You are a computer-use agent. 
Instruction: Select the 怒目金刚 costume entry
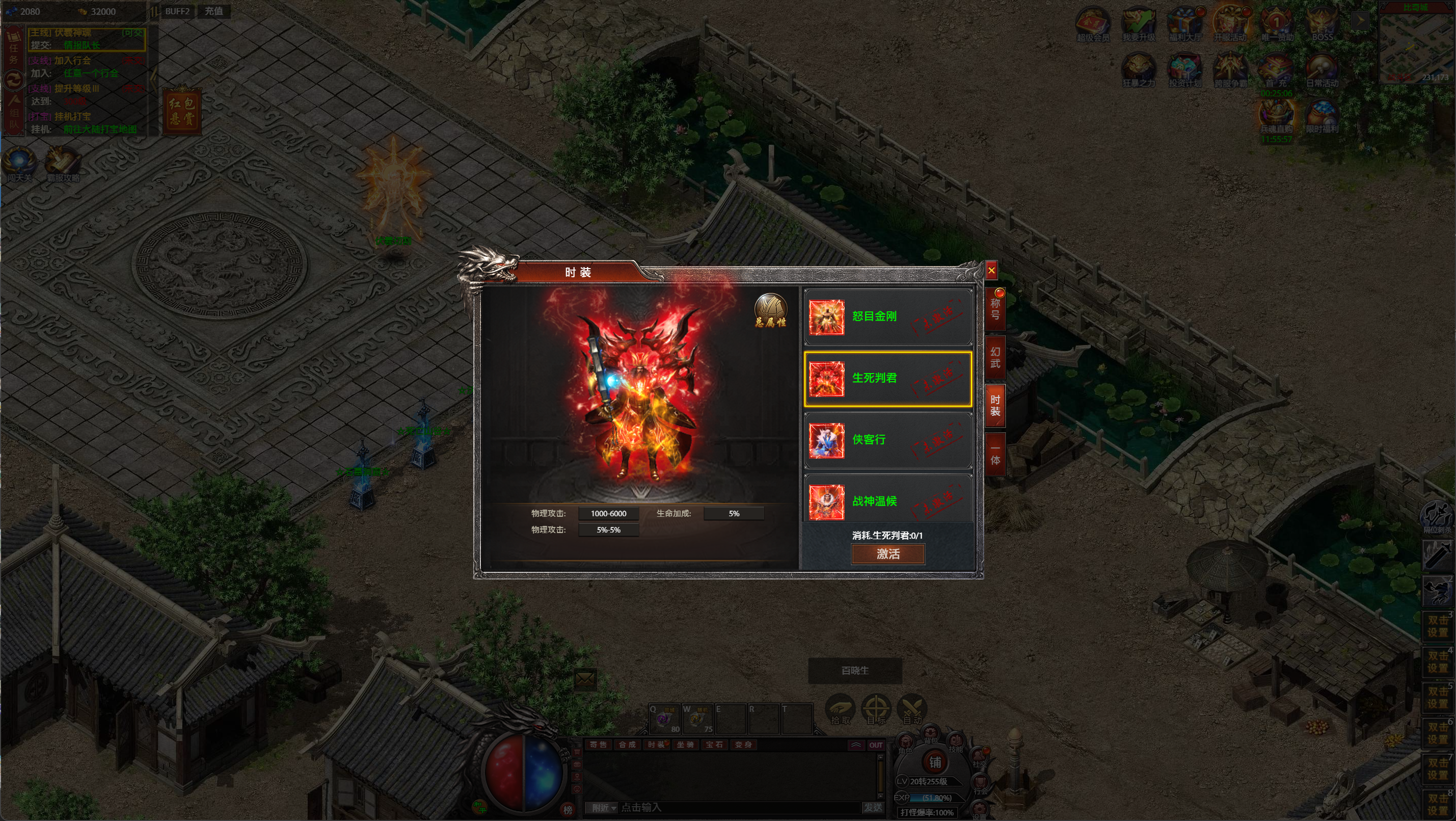click(887, 316)
